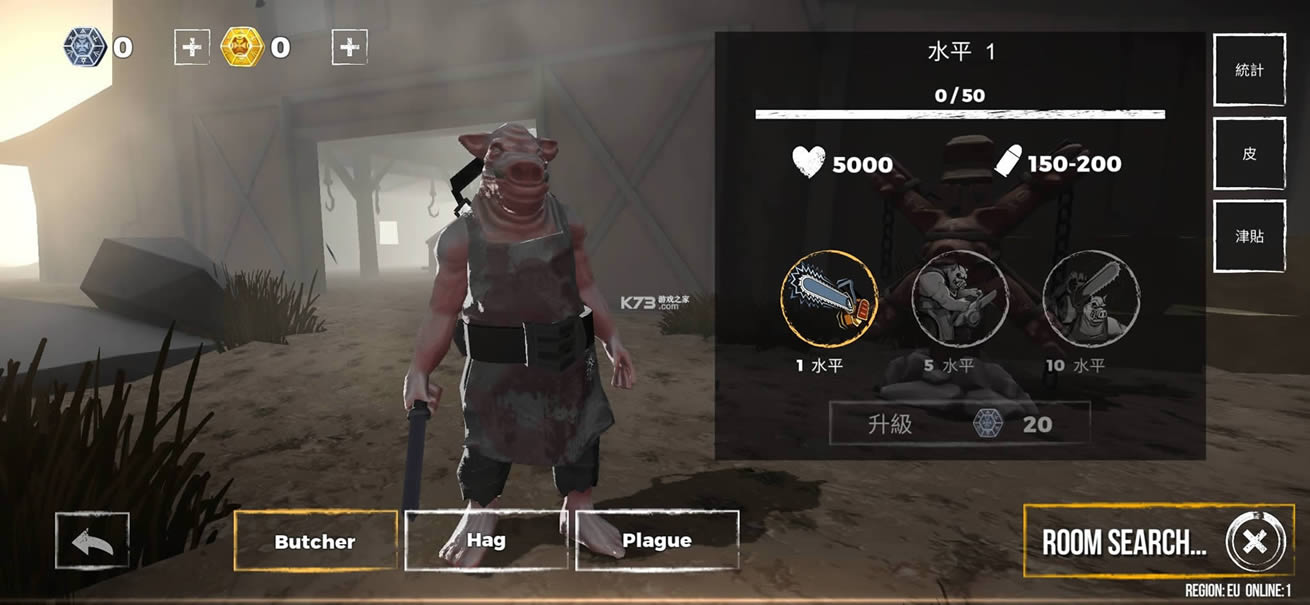The width and height of the screenshot is (1310, 605).
Task: Add more silver currency with plus button
Action: [x=192, y=47]
